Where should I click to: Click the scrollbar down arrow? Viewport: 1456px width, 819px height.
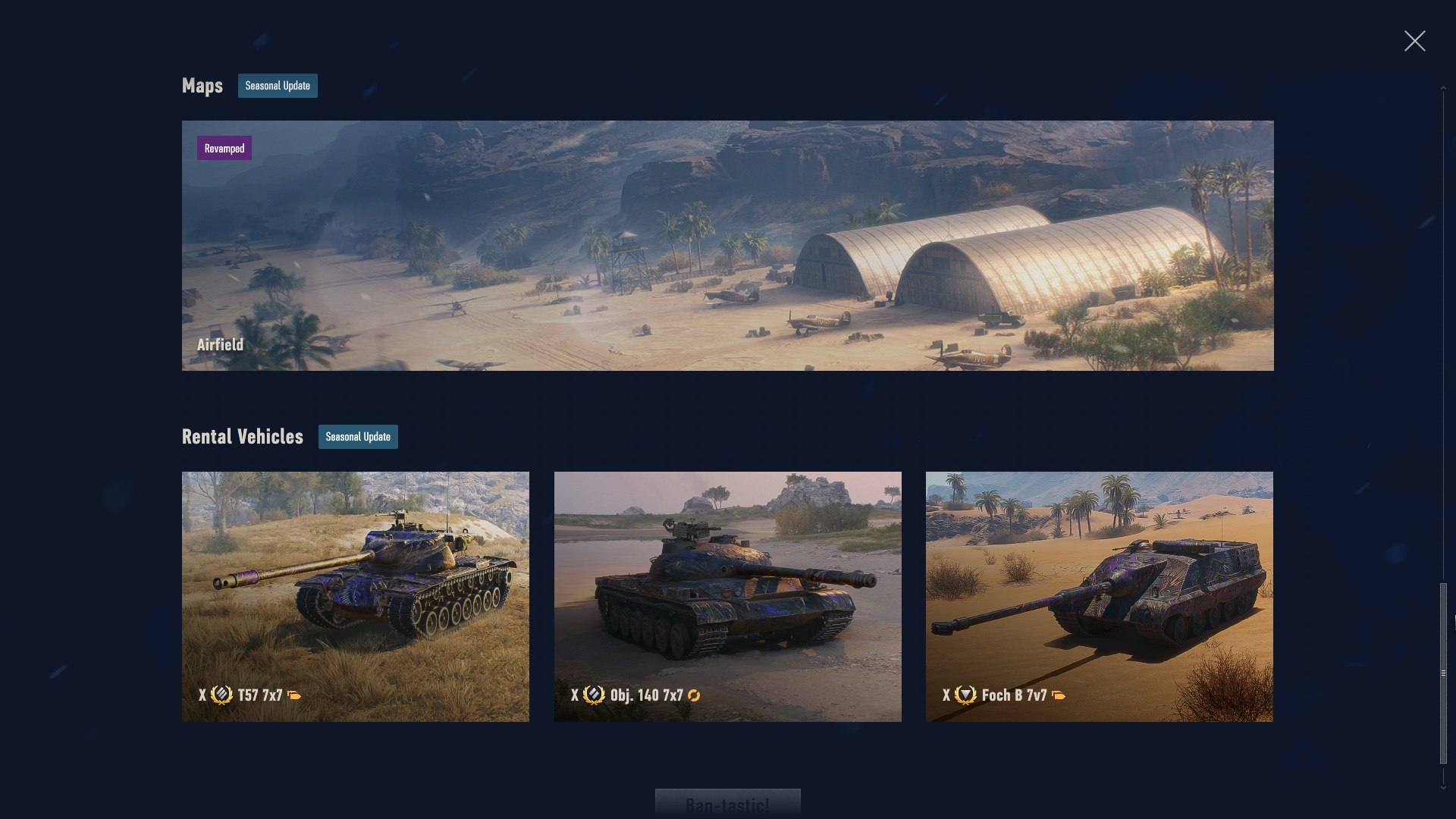1443,787
